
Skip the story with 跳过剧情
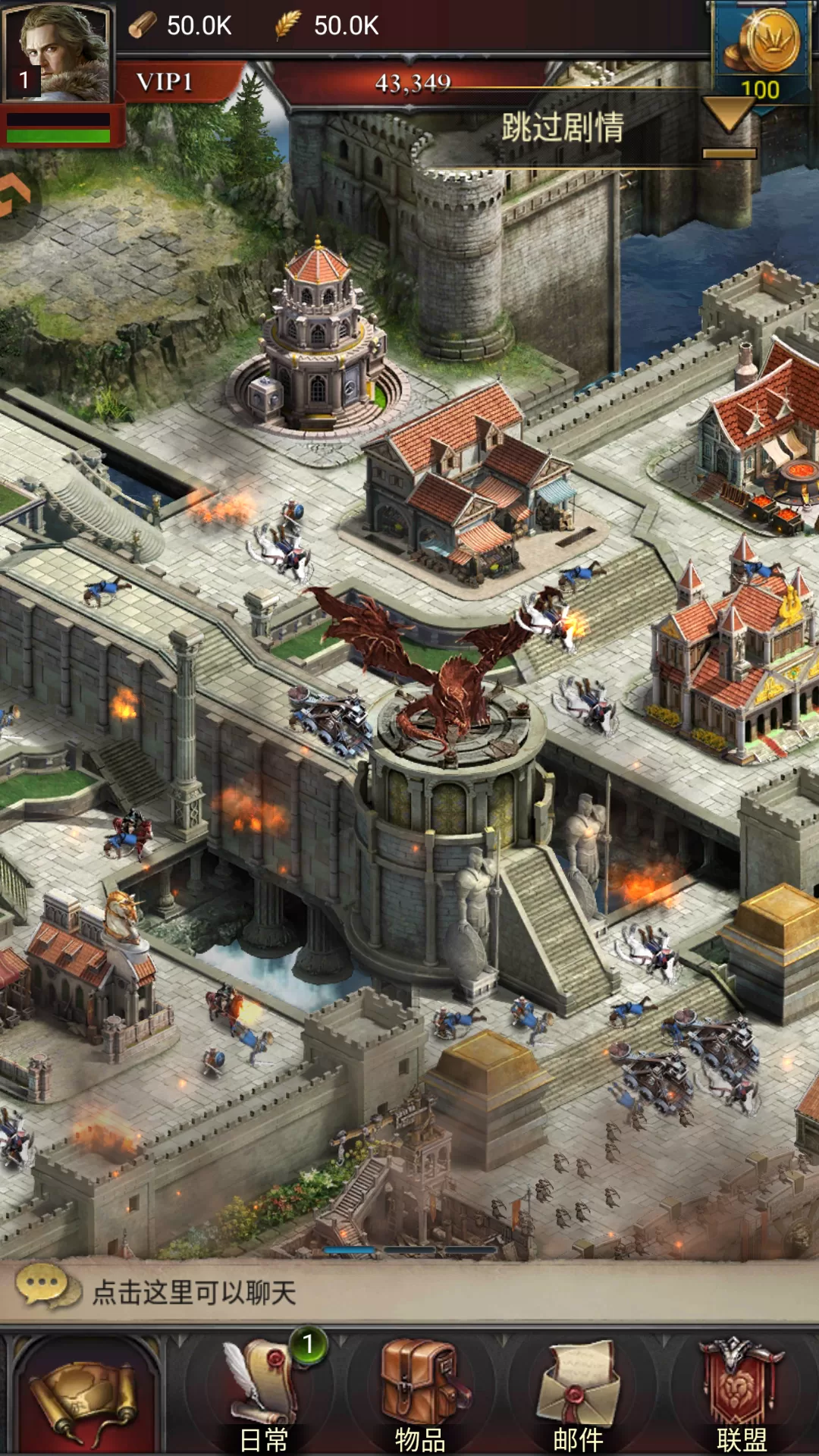[x=562, y=128]
